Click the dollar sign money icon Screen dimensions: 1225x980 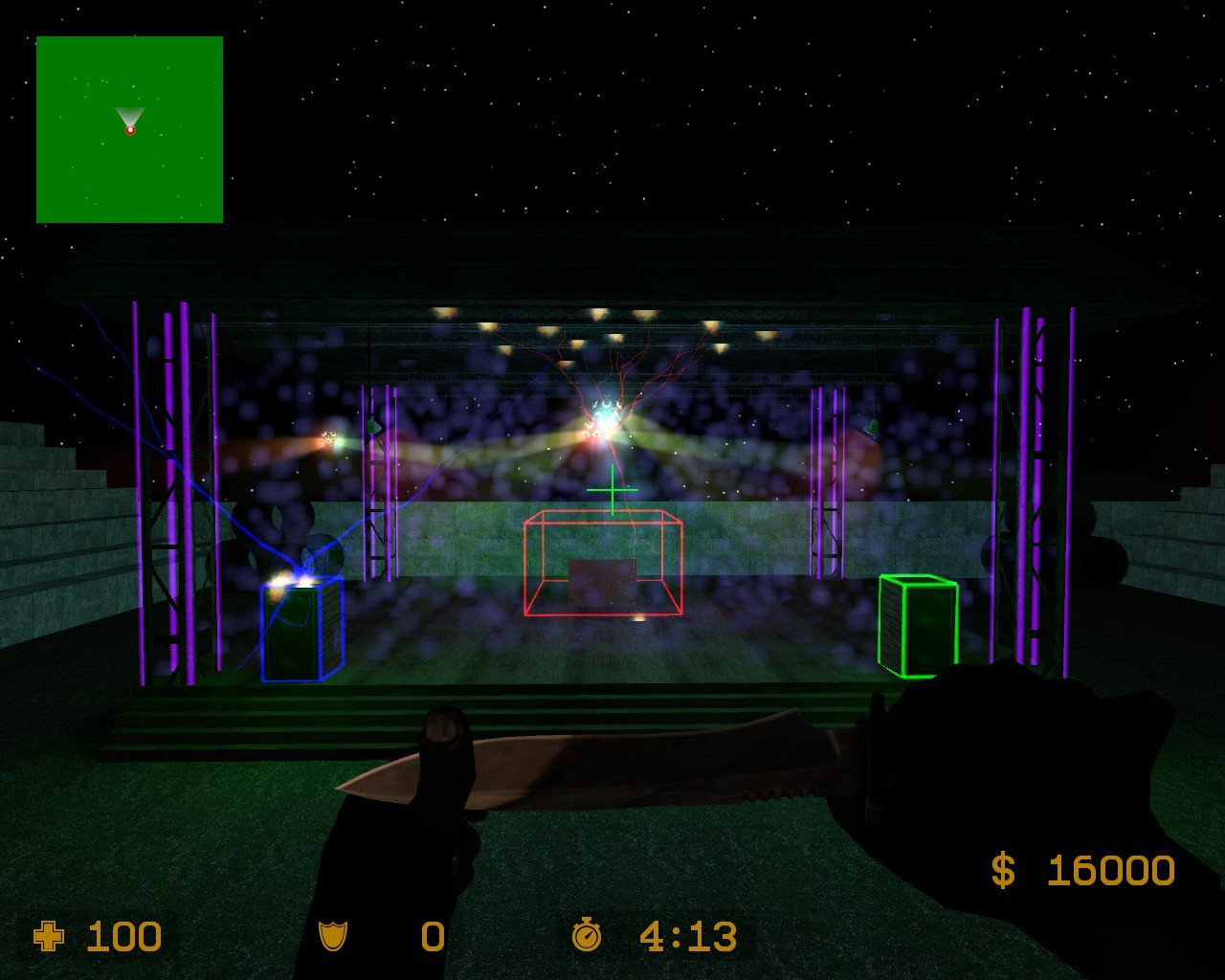(1001, 869)
